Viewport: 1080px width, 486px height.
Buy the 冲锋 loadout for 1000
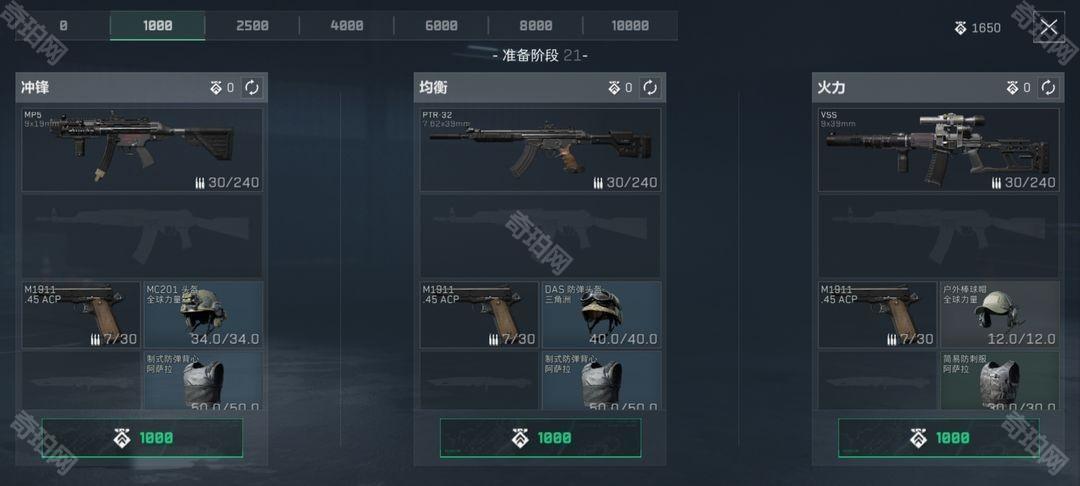click(142, 438)
